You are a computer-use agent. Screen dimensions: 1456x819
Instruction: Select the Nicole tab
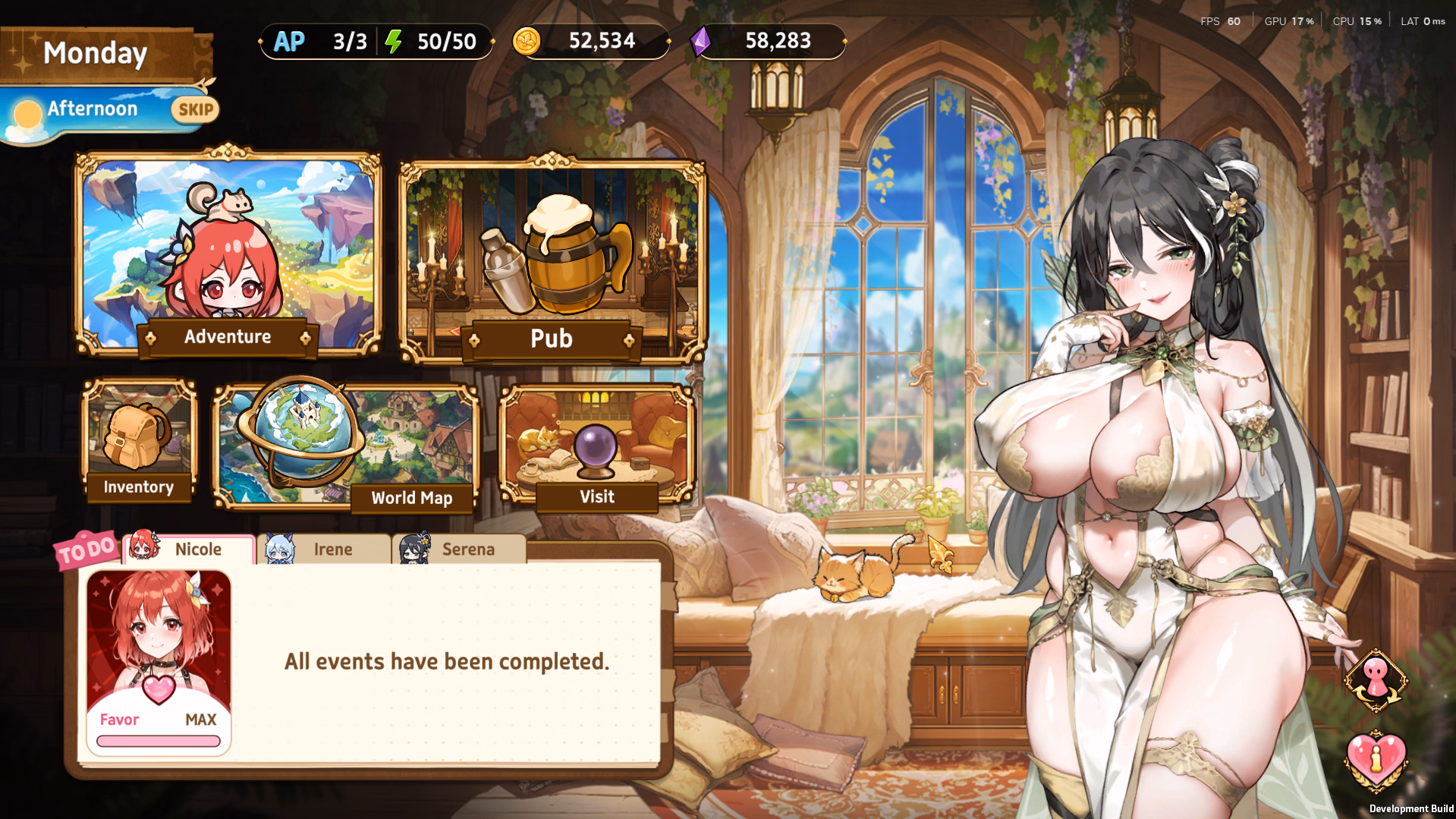pyautogui.click(x=188, y=549)
